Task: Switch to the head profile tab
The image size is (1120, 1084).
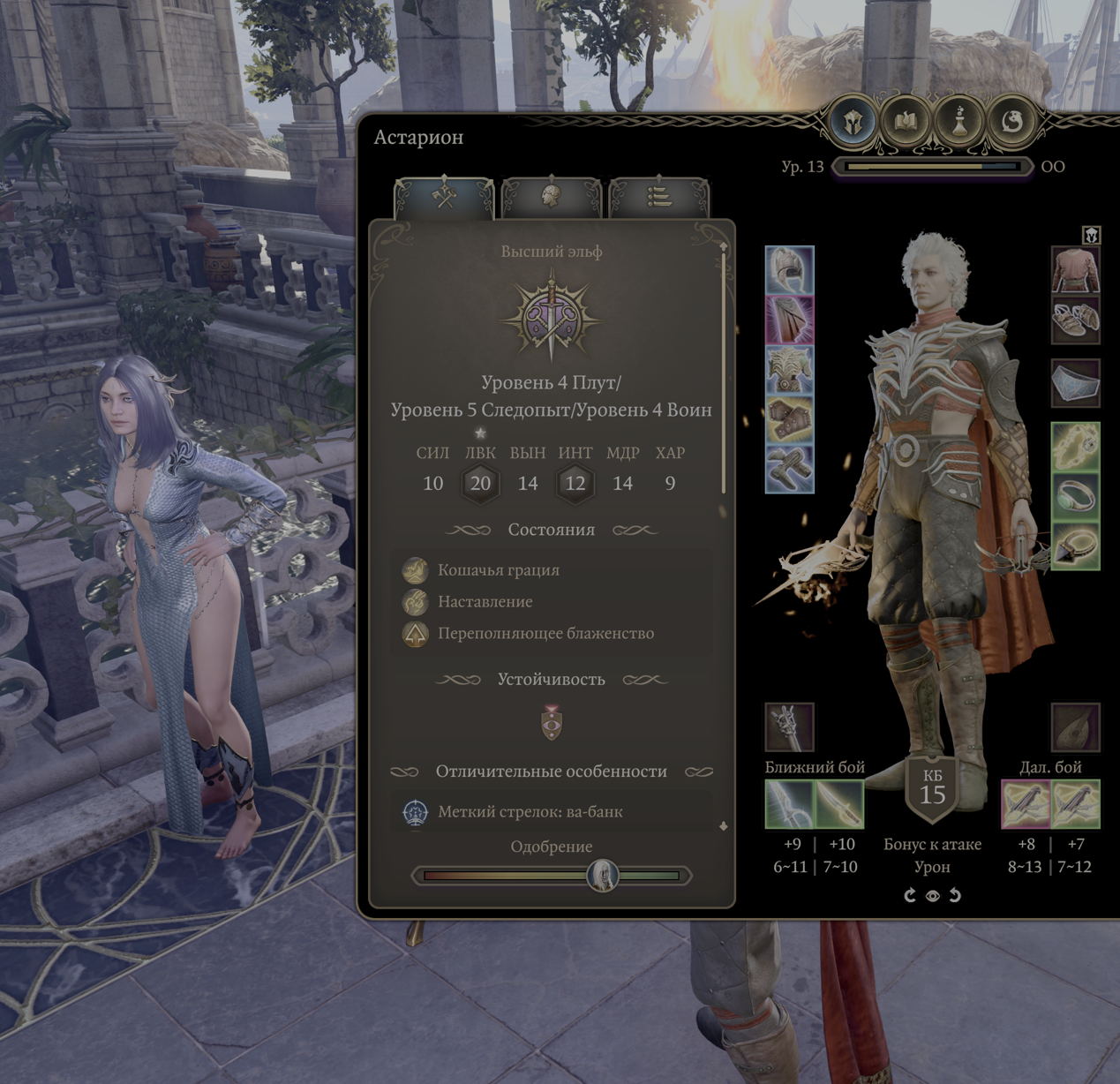Action: pos(552,196)
